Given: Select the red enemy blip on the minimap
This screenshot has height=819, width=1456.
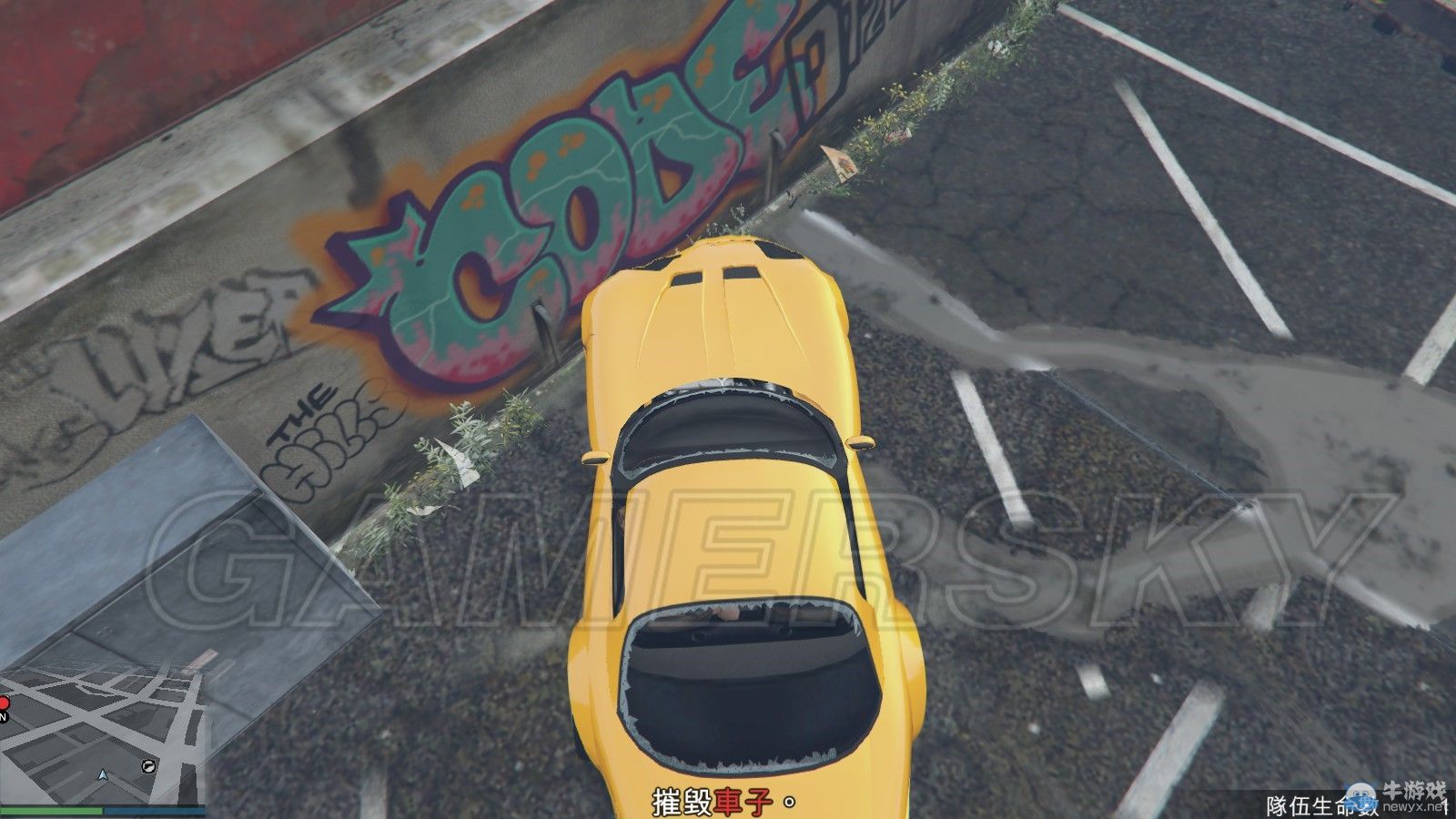Looking at the screenshot, I should (x=5, y=702).
